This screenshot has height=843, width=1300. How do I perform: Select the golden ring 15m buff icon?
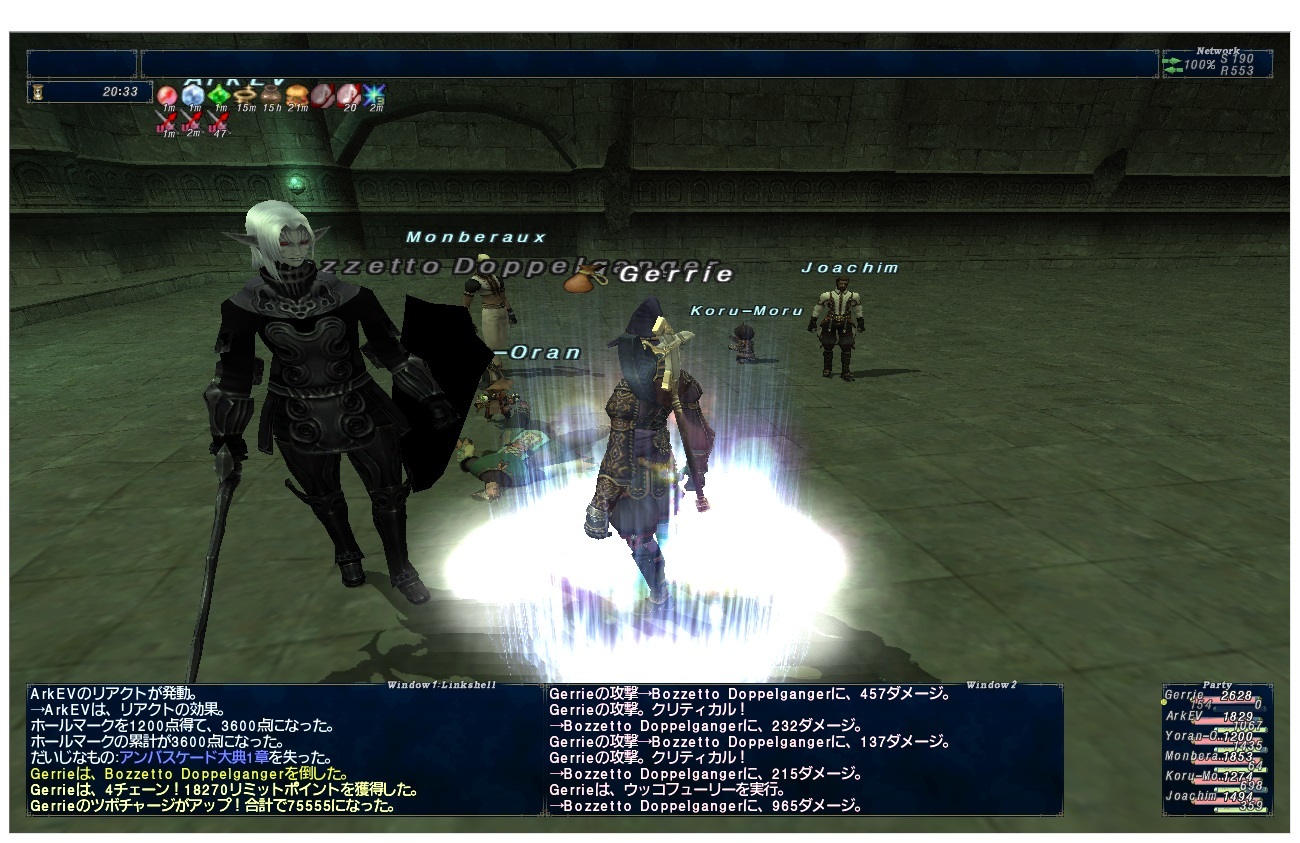click(245, 95)
